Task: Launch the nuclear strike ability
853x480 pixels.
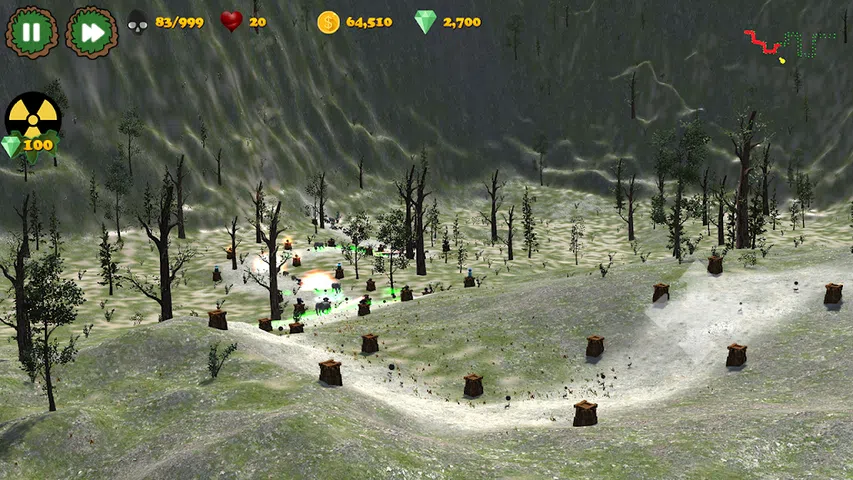Action: pos(33,119)
